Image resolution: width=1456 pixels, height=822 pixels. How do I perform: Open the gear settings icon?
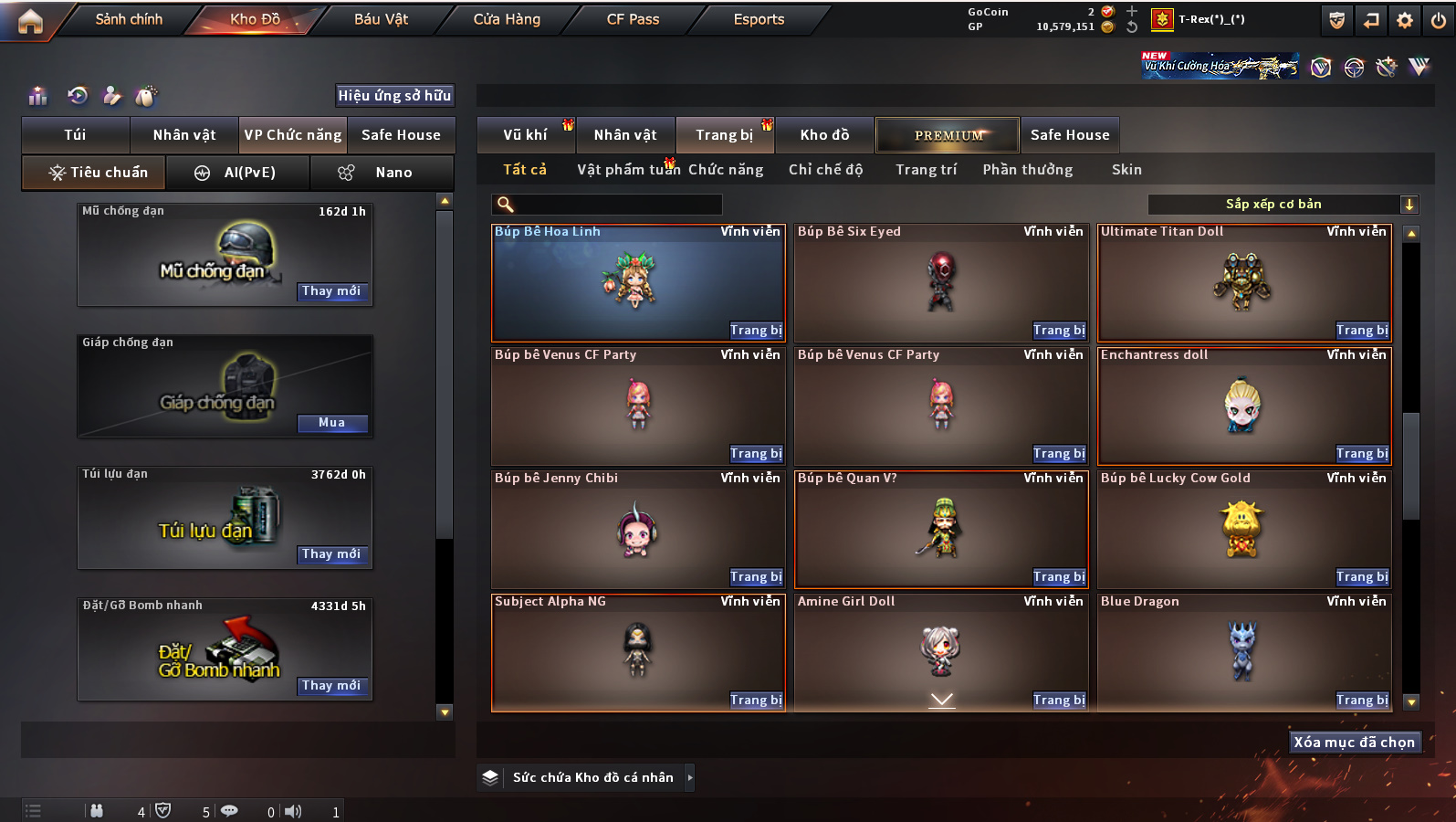pyautogui.click(x=1404, y=20)
